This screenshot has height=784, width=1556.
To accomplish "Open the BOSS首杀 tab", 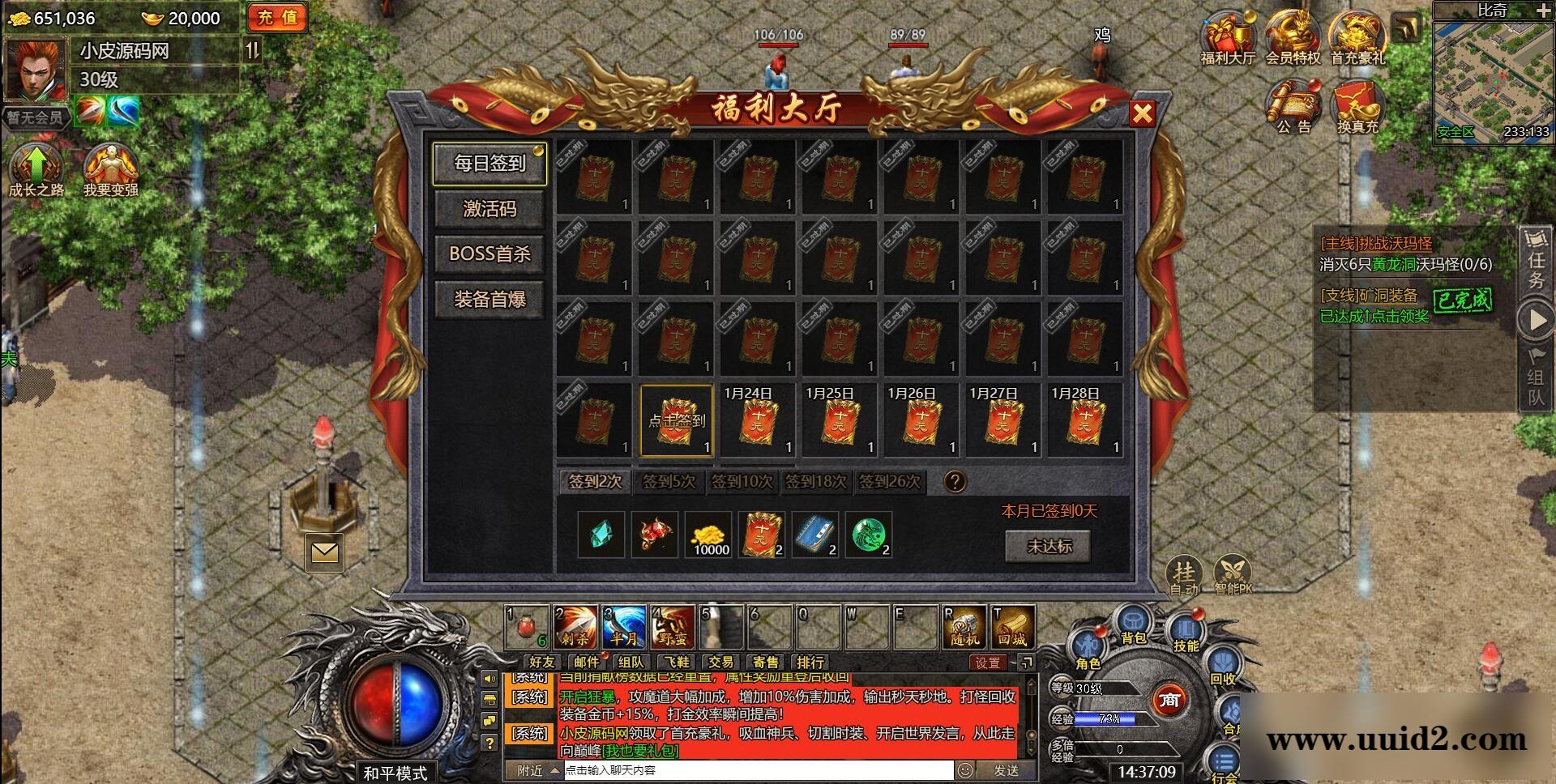I will (x=489, y=254).
